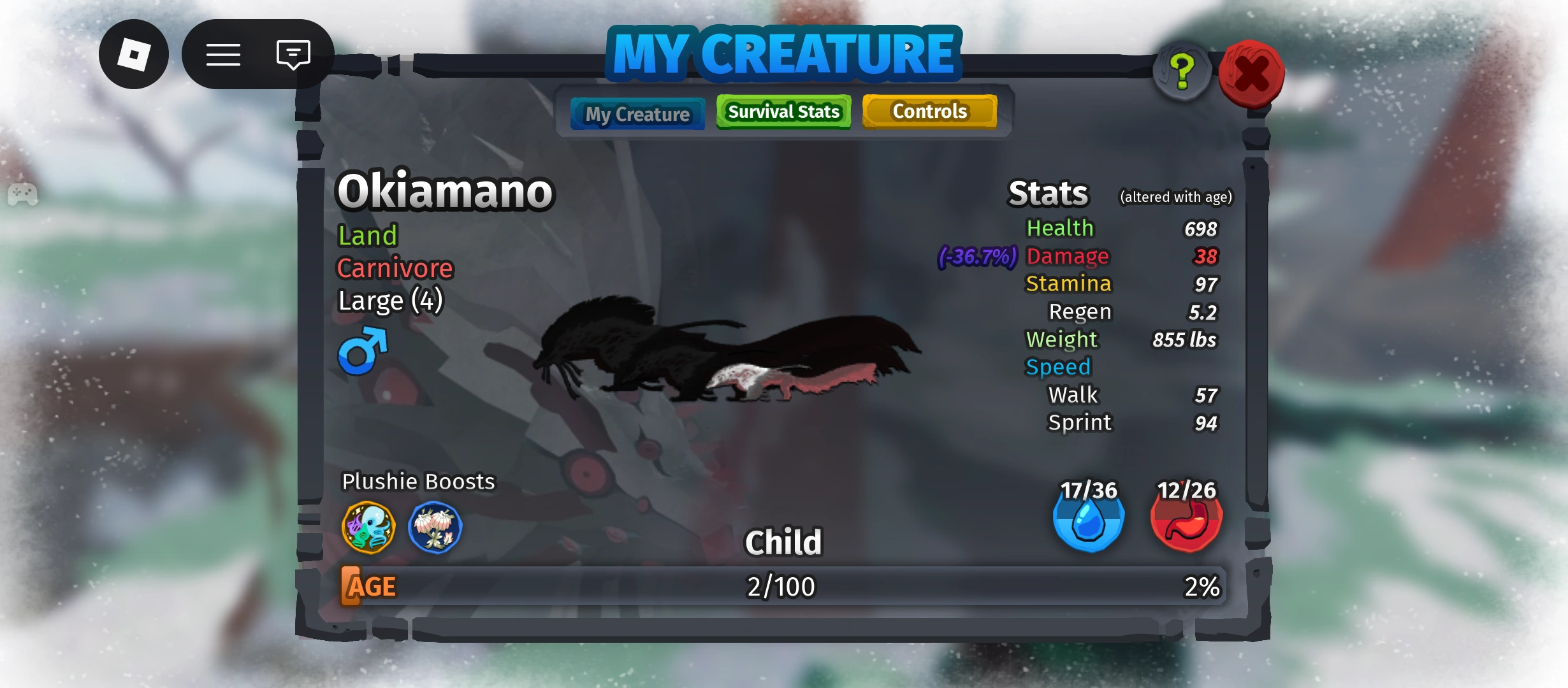This screenshot has height=688, width=1568.
Task: Open the hamburger menu icon
Action: (224, 54)
